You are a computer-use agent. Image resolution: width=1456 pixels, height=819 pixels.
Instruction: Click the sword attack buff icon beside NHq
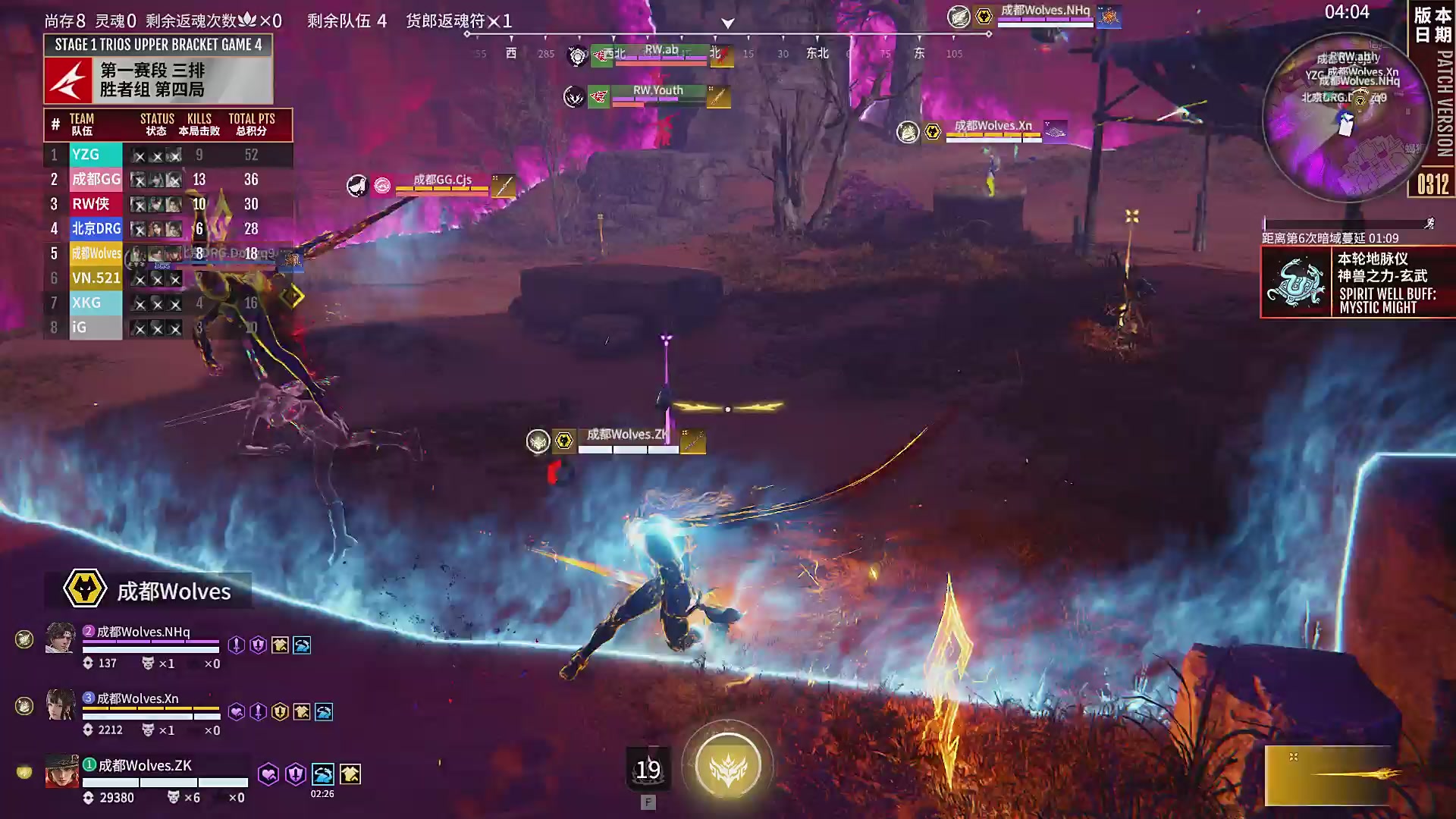tap(236, 646)
